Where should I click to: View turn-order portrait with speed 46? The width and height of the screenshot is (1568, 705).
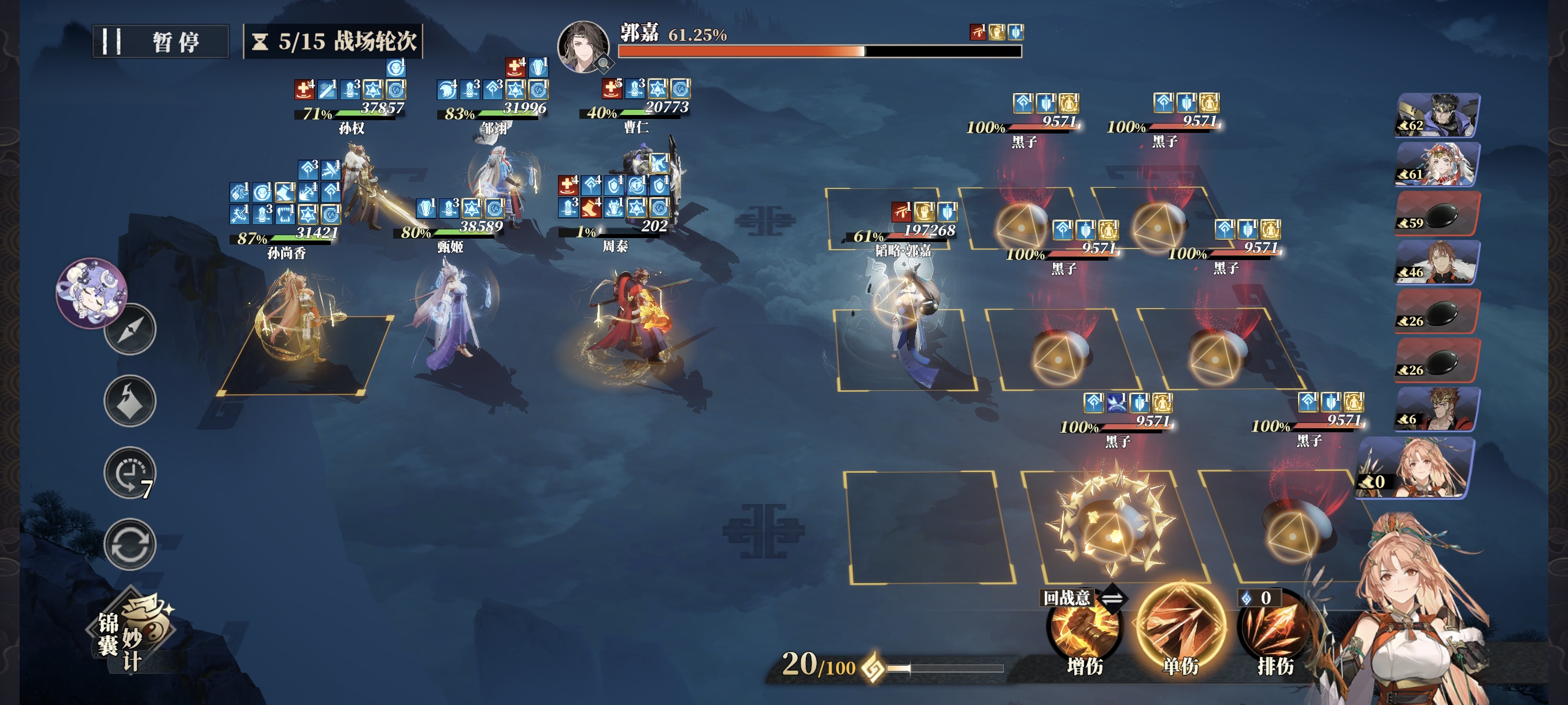pos(1437,262)
